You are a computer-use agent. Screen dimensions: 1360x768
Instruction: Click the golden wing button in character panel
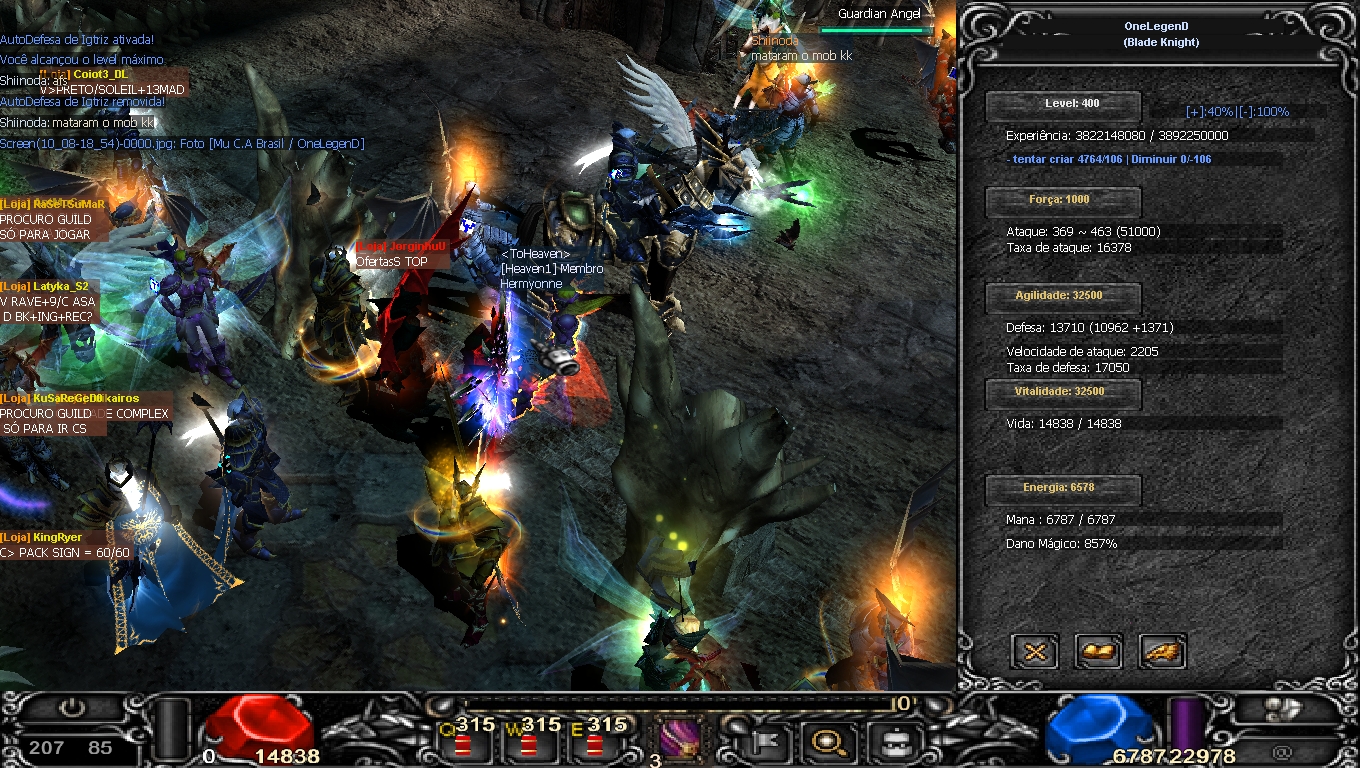(1162, 652)
